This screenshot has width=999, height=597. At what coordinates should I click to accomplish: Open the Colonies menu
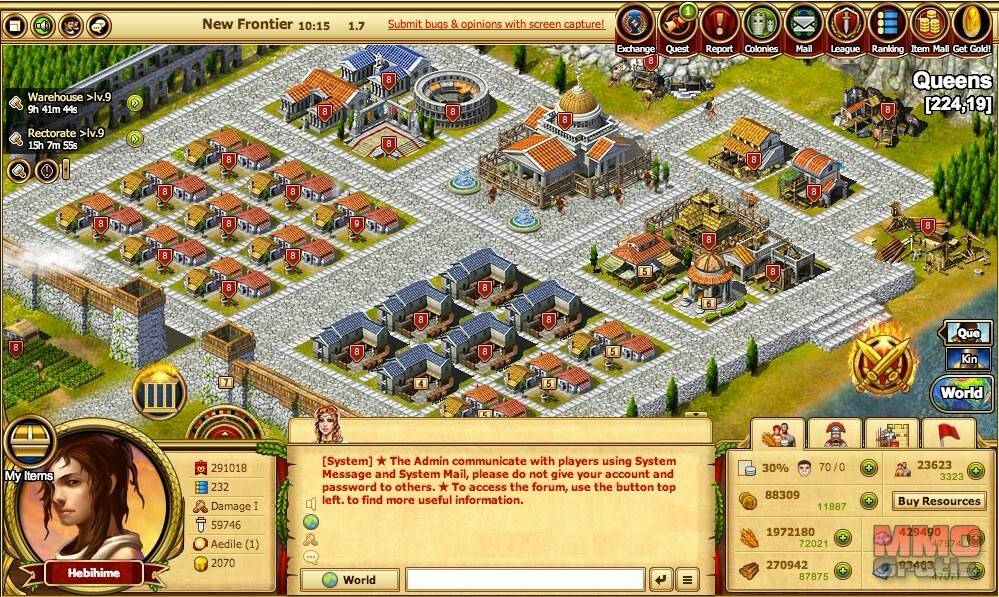point(760,26)
